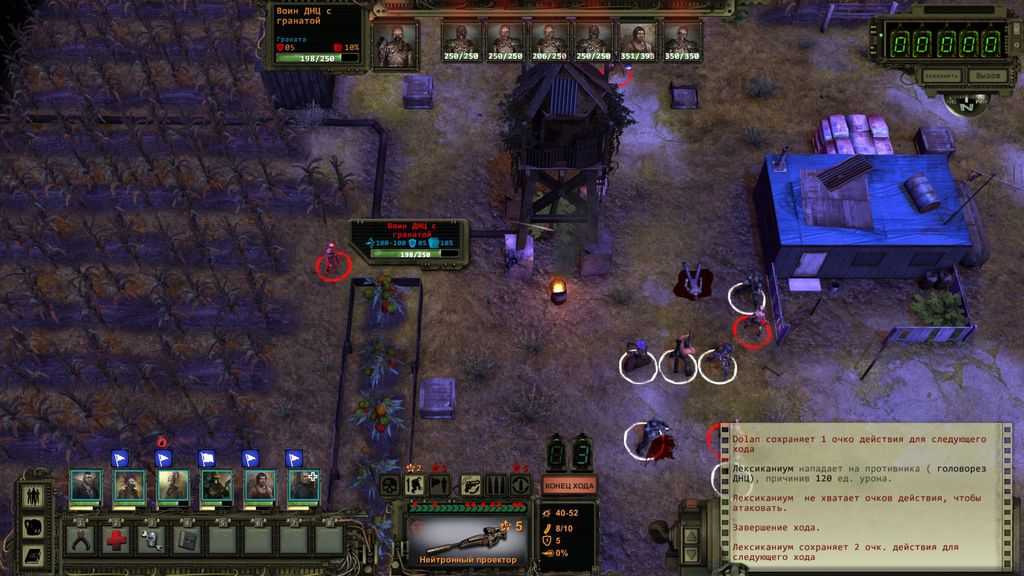Select the book item hotbar slot
1024x576 pixels.
coord(186,538)
